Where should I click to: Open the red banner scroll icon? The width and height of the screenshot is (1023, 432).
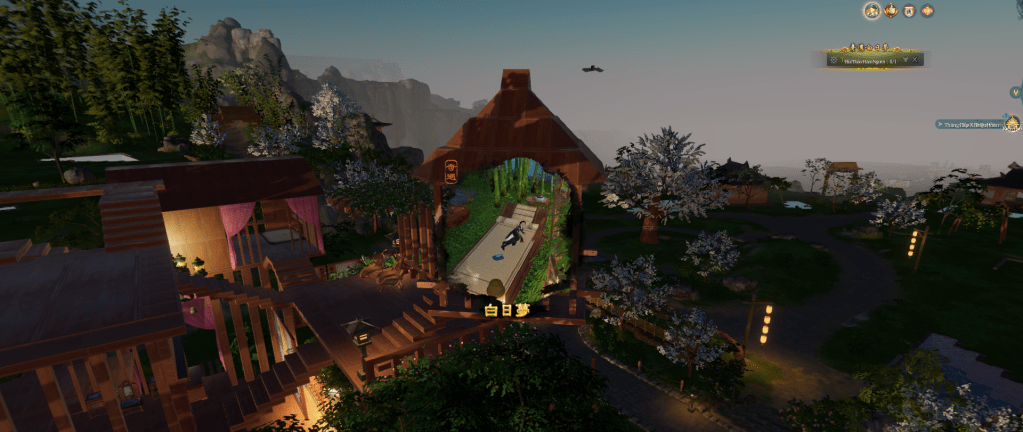click(909, 11)
